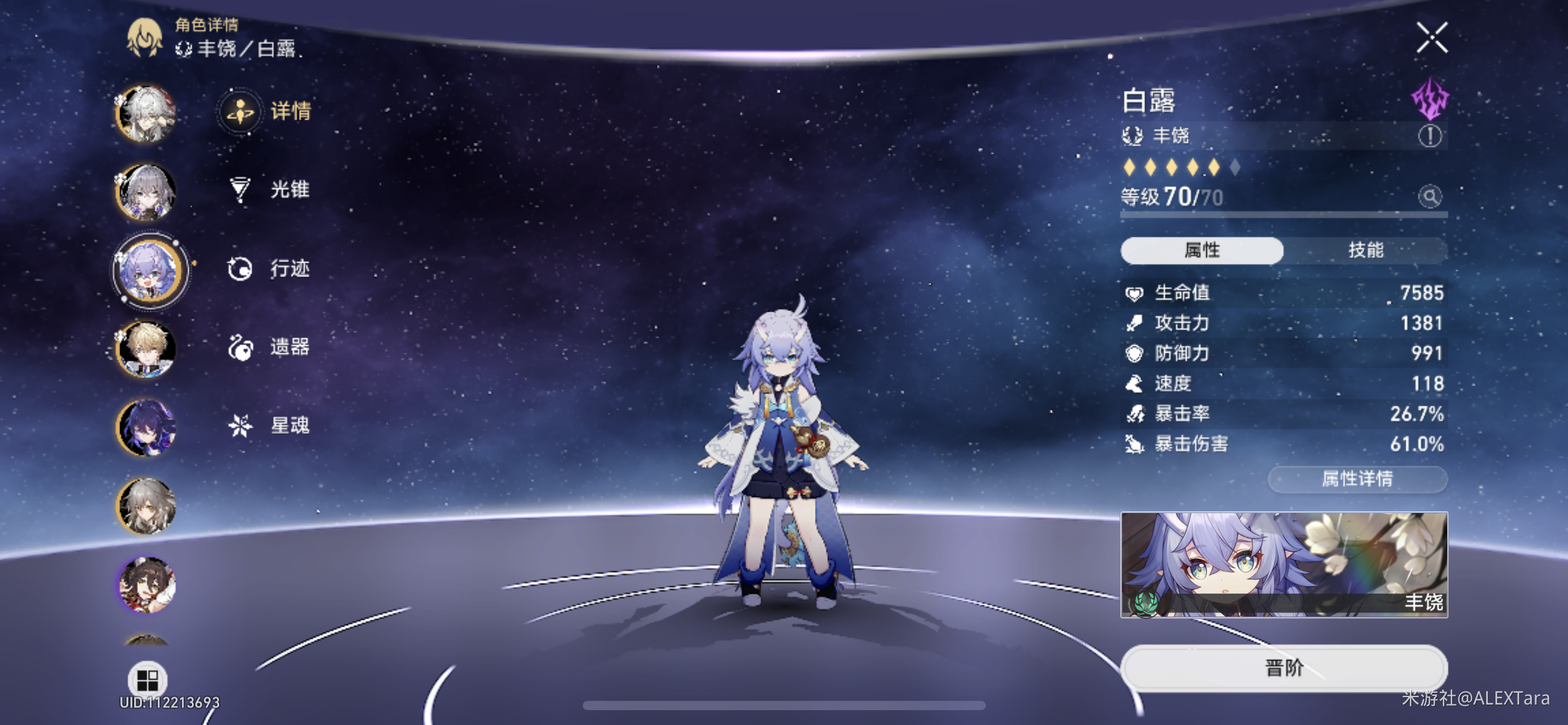1568x725 pixels.
Task: Choose the blonde-haired character portrait
Action: click(x=147, y=349)
